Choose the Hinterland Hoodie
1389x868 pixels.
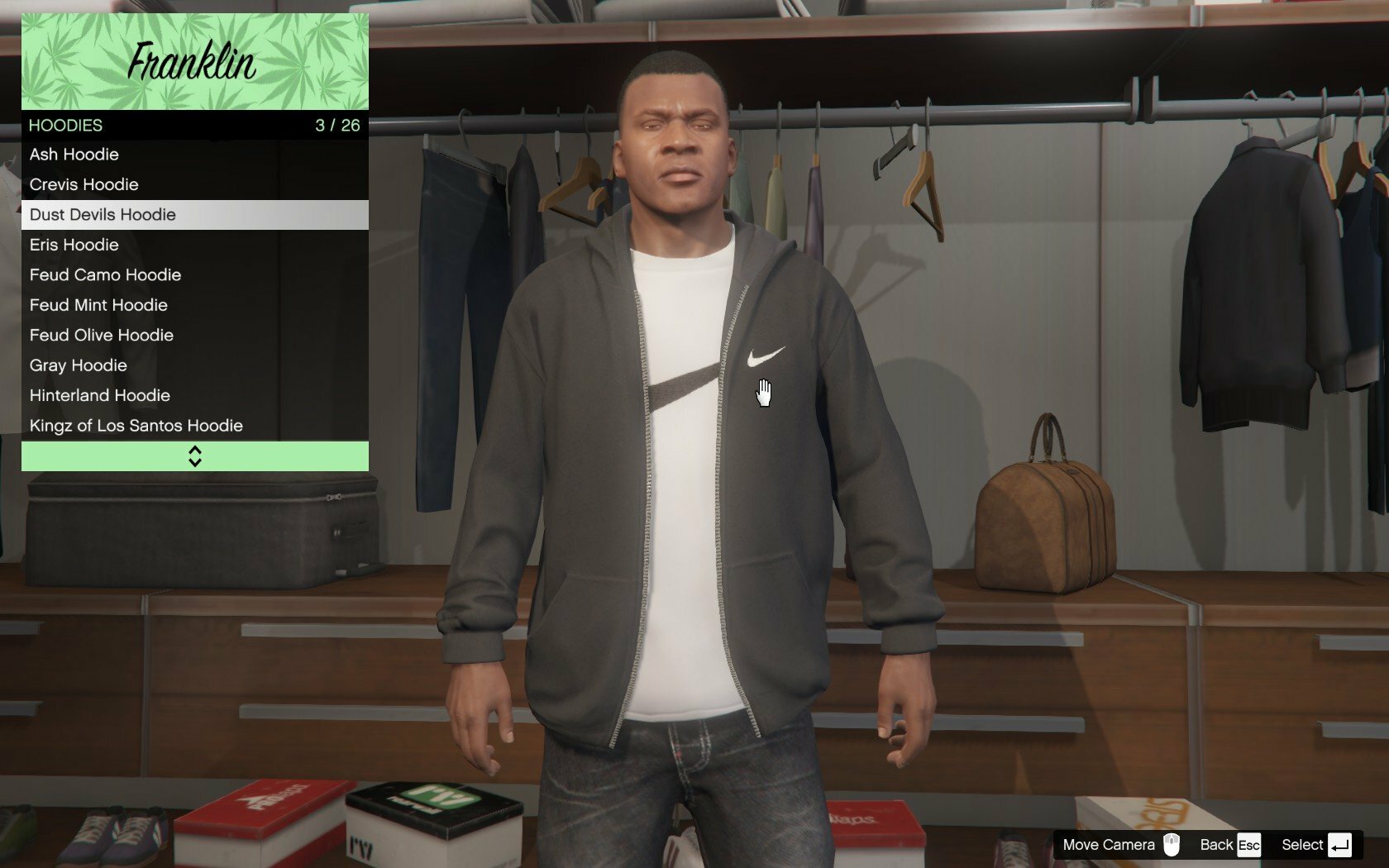pyautogui.click(x=194, y=396)
